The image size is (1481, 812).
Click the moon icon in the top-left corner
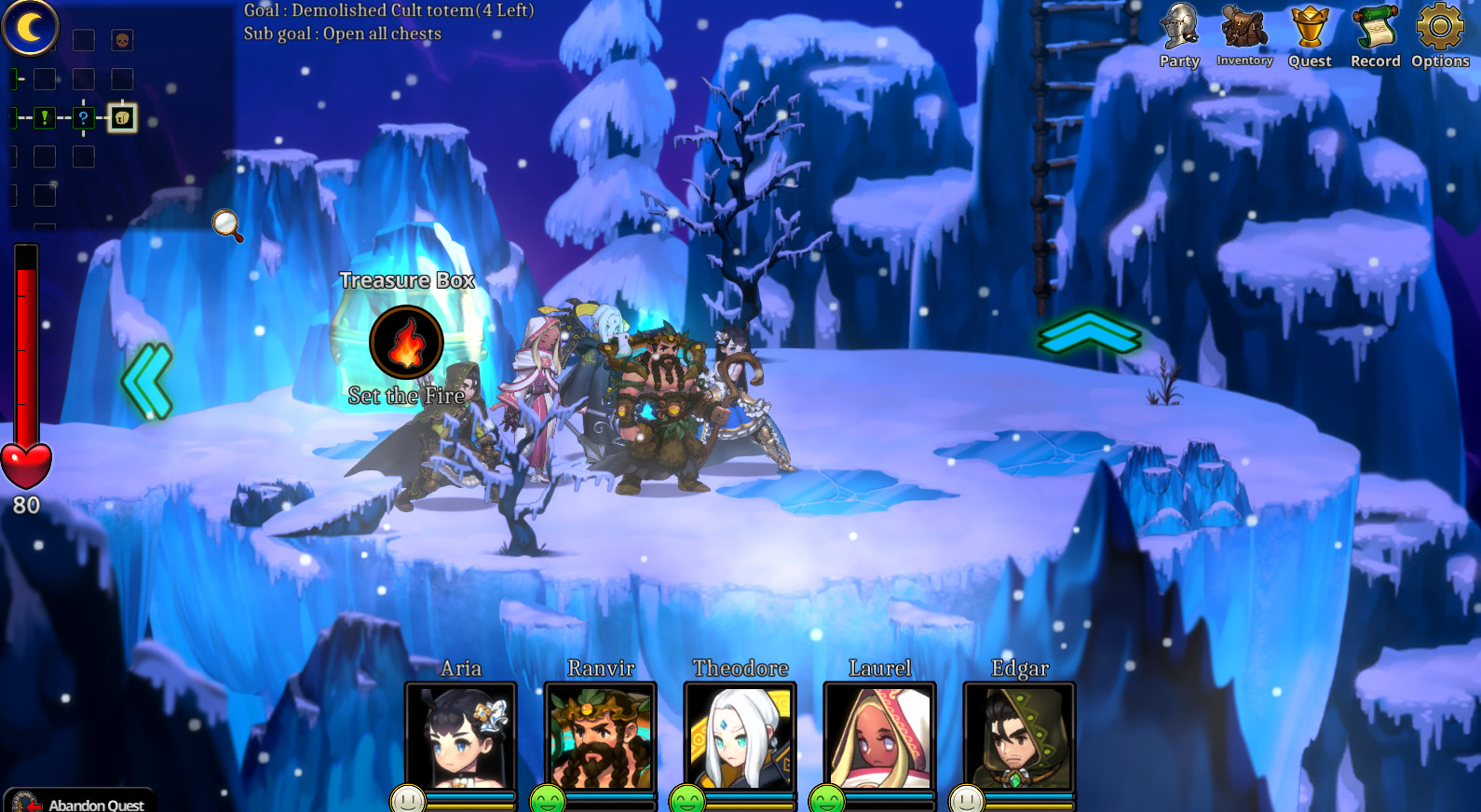point(31,29)
